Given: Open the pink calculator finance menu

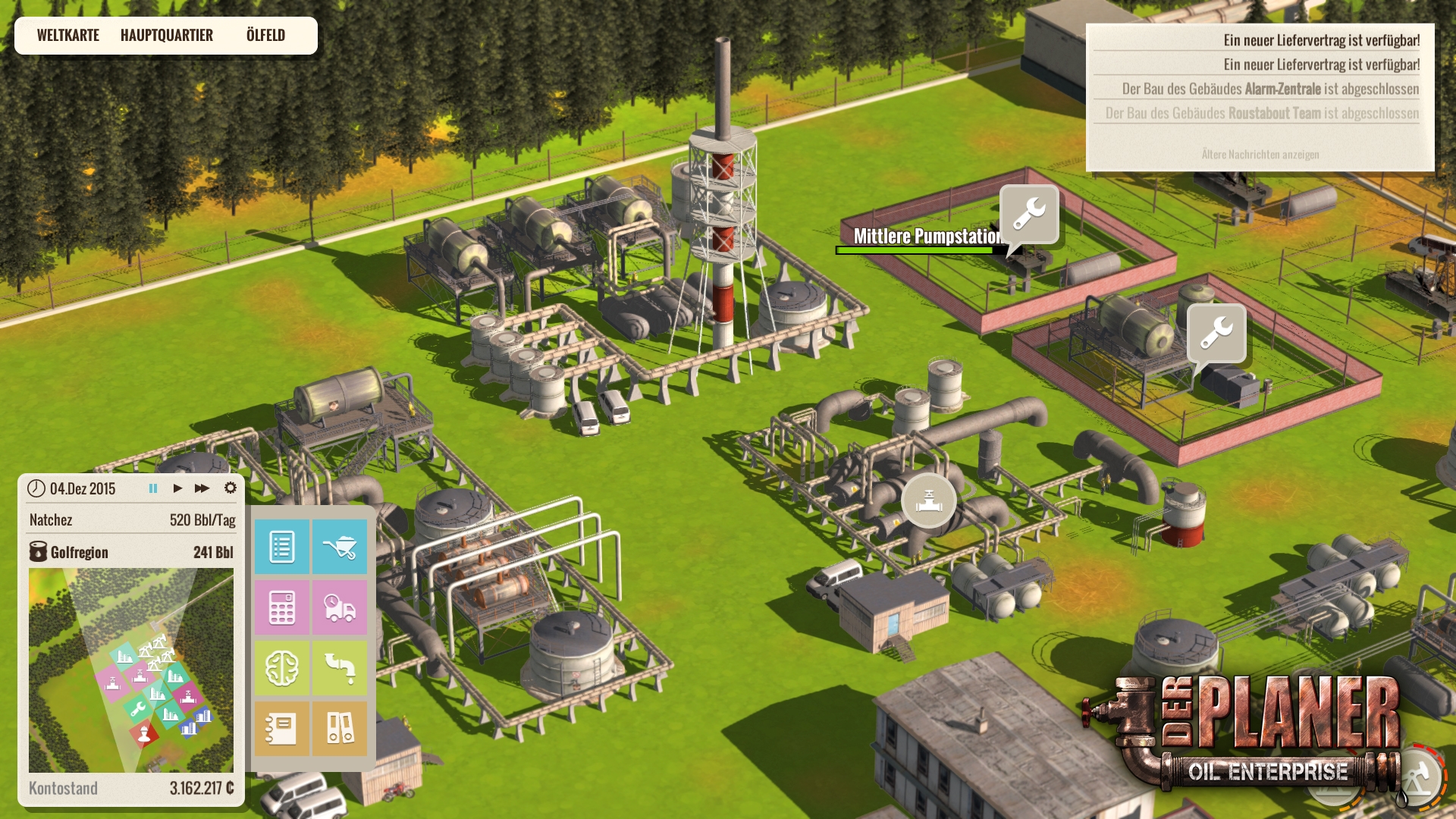Looking at the screenshot, I should tap(282, 607).
